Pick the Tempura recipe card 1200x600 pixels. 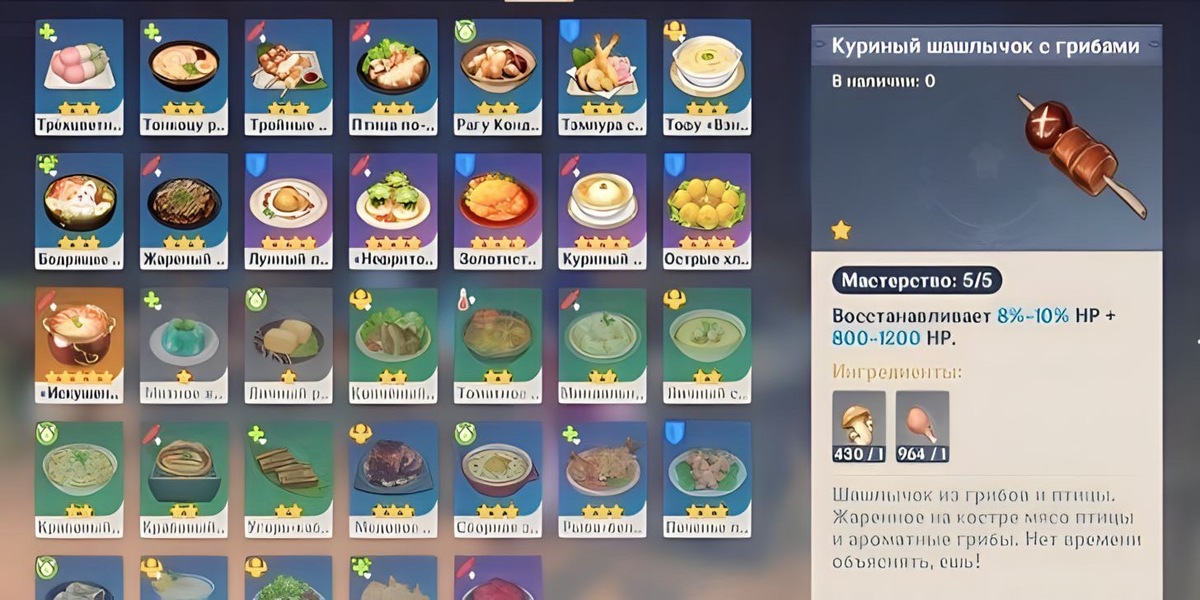602,75
